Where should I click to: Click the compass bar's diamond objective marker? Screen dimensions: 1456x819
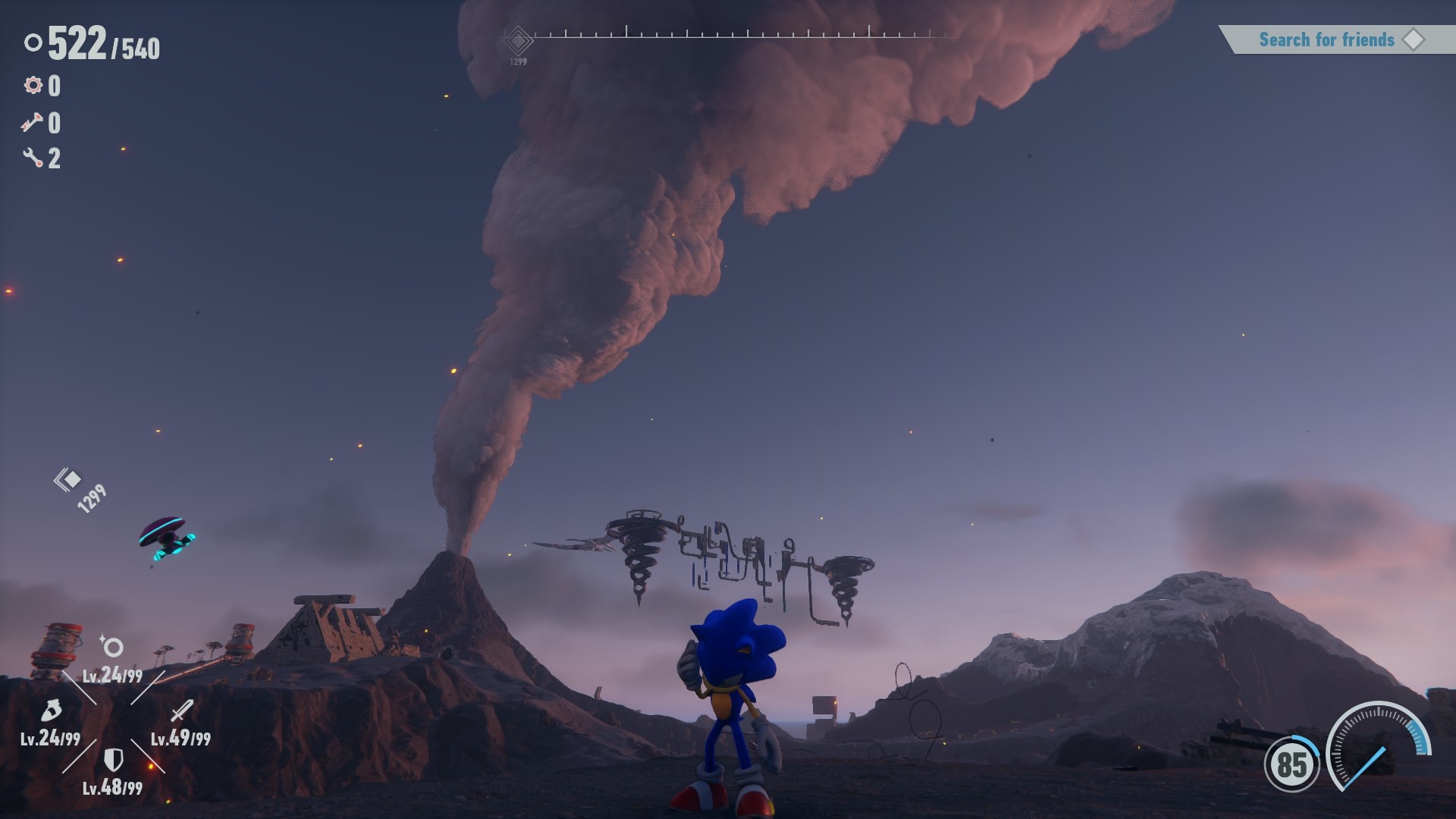(x=519, y=40)
